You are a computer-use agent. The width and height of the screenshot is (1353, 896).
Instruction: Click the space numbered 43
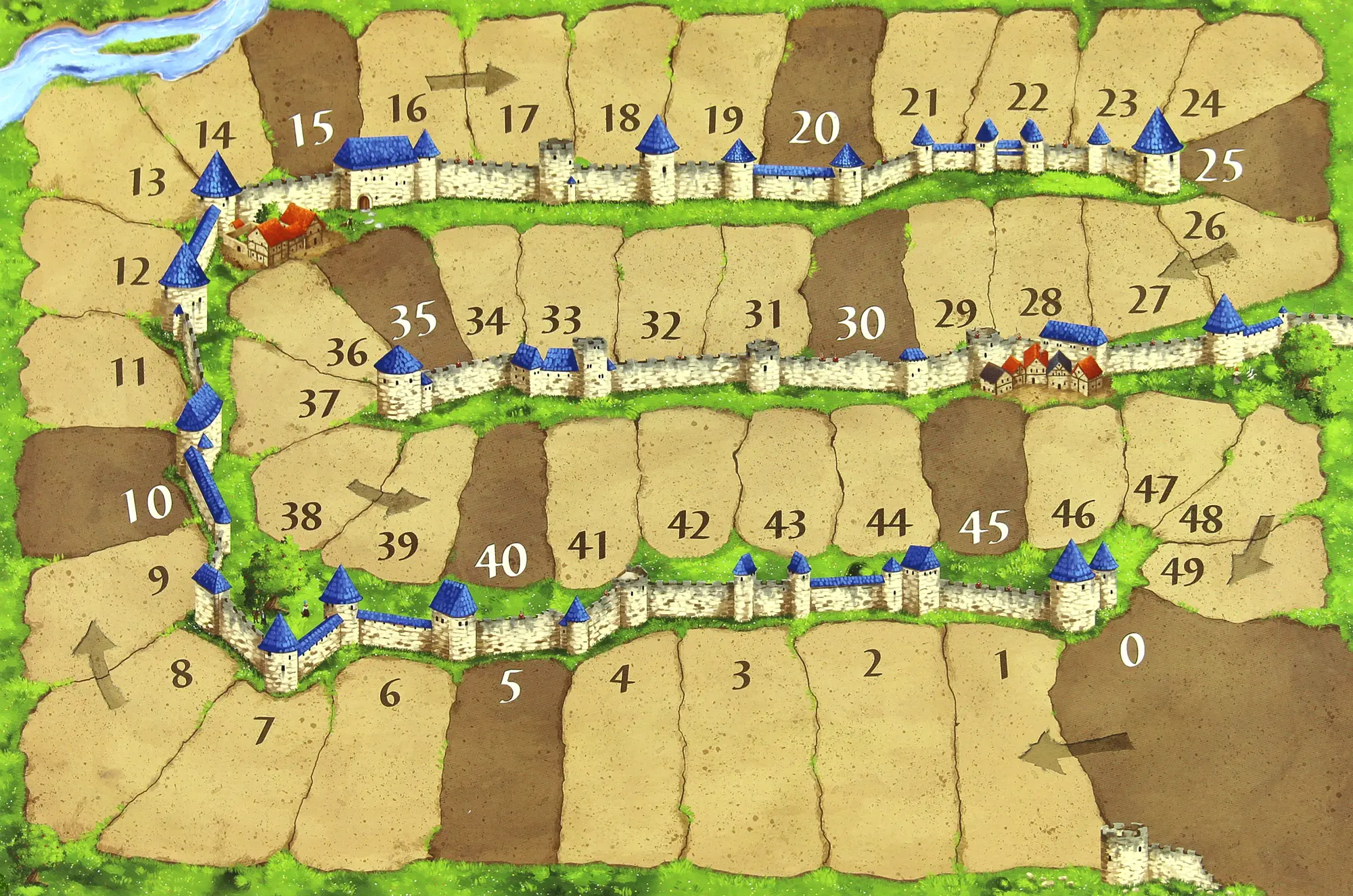coord(785,487)
